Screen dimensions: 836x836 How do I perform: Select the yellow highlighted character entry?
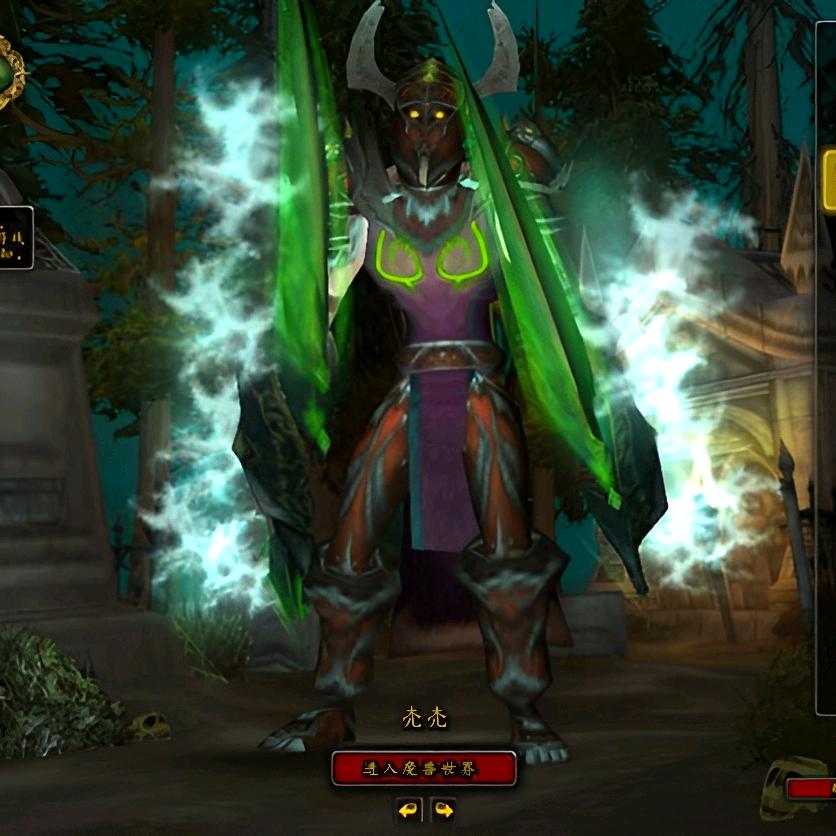829,180
